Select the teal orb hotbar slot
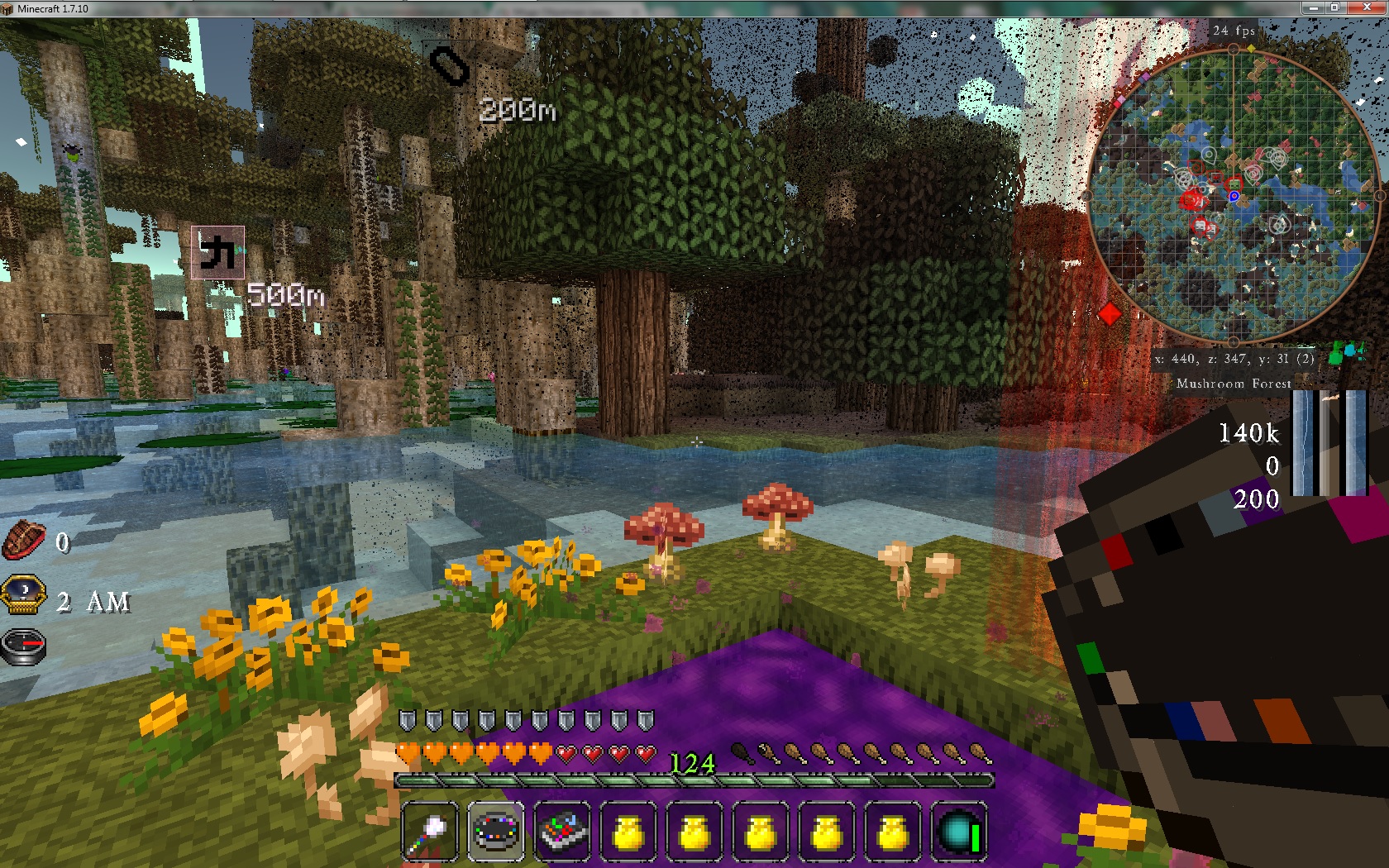The height and width of the screenshot is (868, 1389). click(959, 830)
